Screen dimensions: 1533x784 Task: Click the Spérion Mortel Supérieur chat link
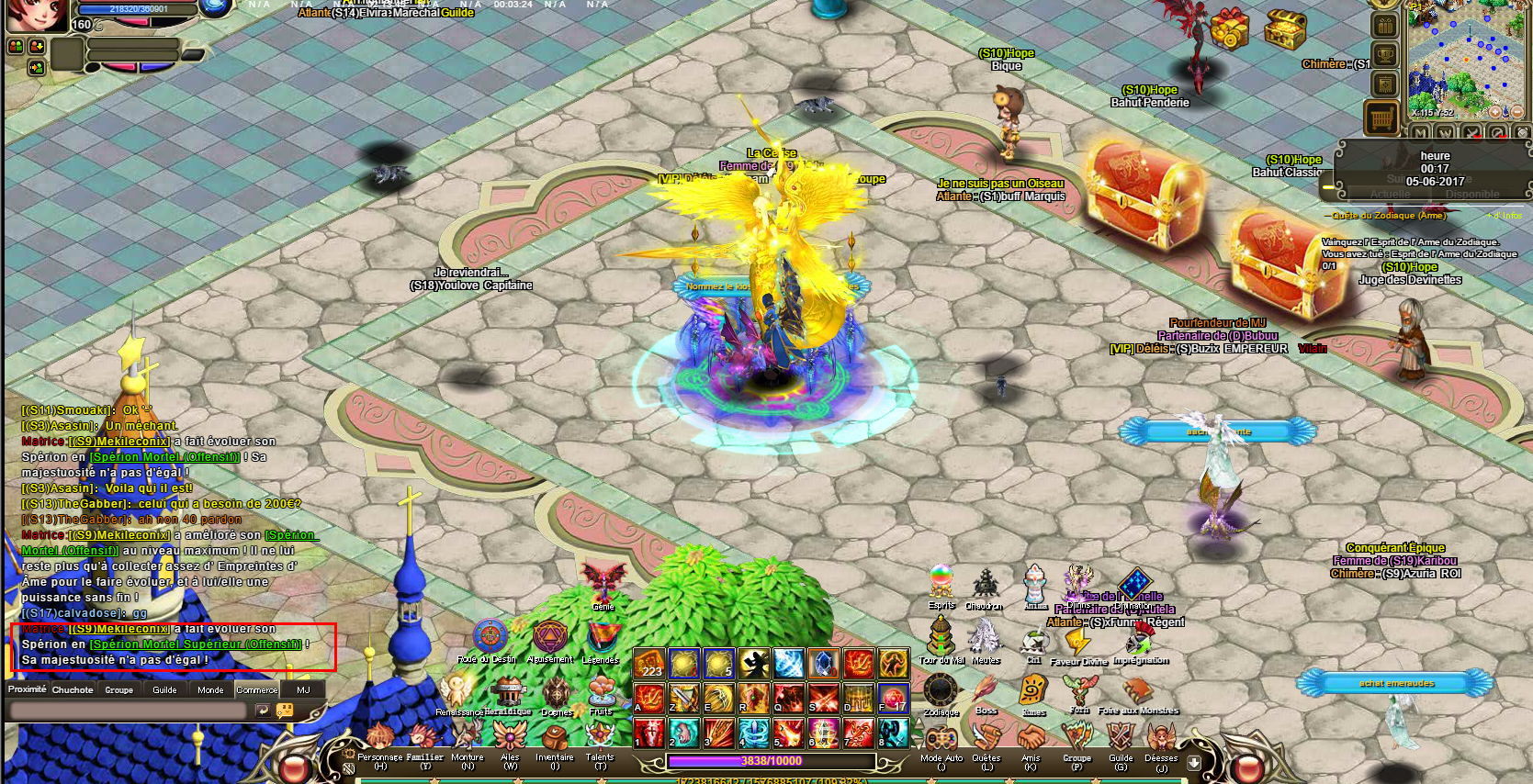coord(195,644)
